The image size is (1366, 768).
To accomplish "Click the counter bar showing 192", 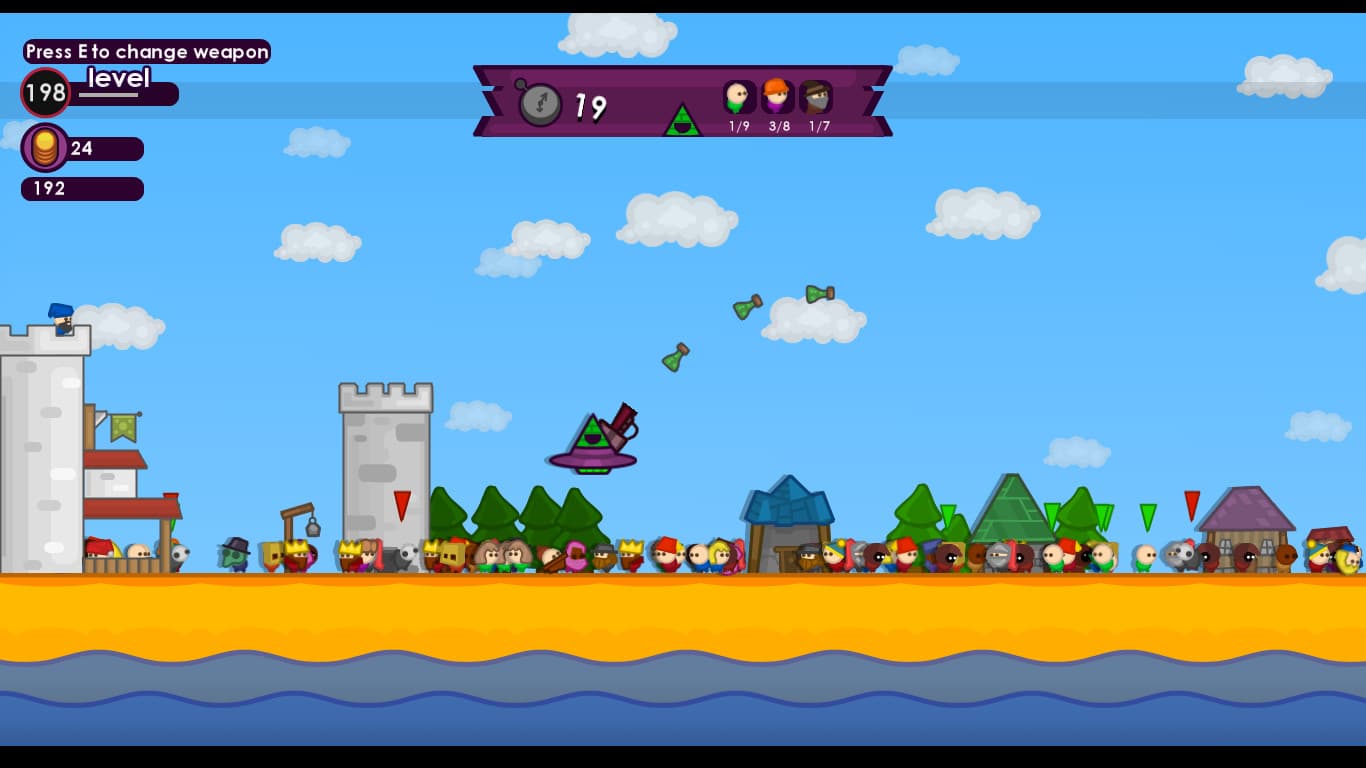I will click(82, 189).
